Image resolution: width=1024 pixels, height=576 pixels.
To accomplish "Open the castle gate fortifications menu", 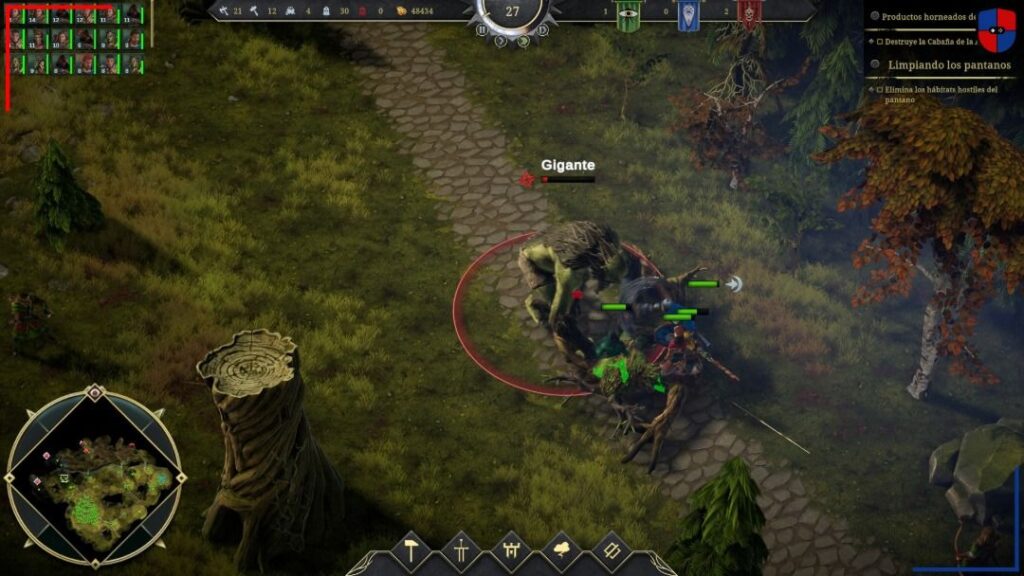I will [510, 551].
